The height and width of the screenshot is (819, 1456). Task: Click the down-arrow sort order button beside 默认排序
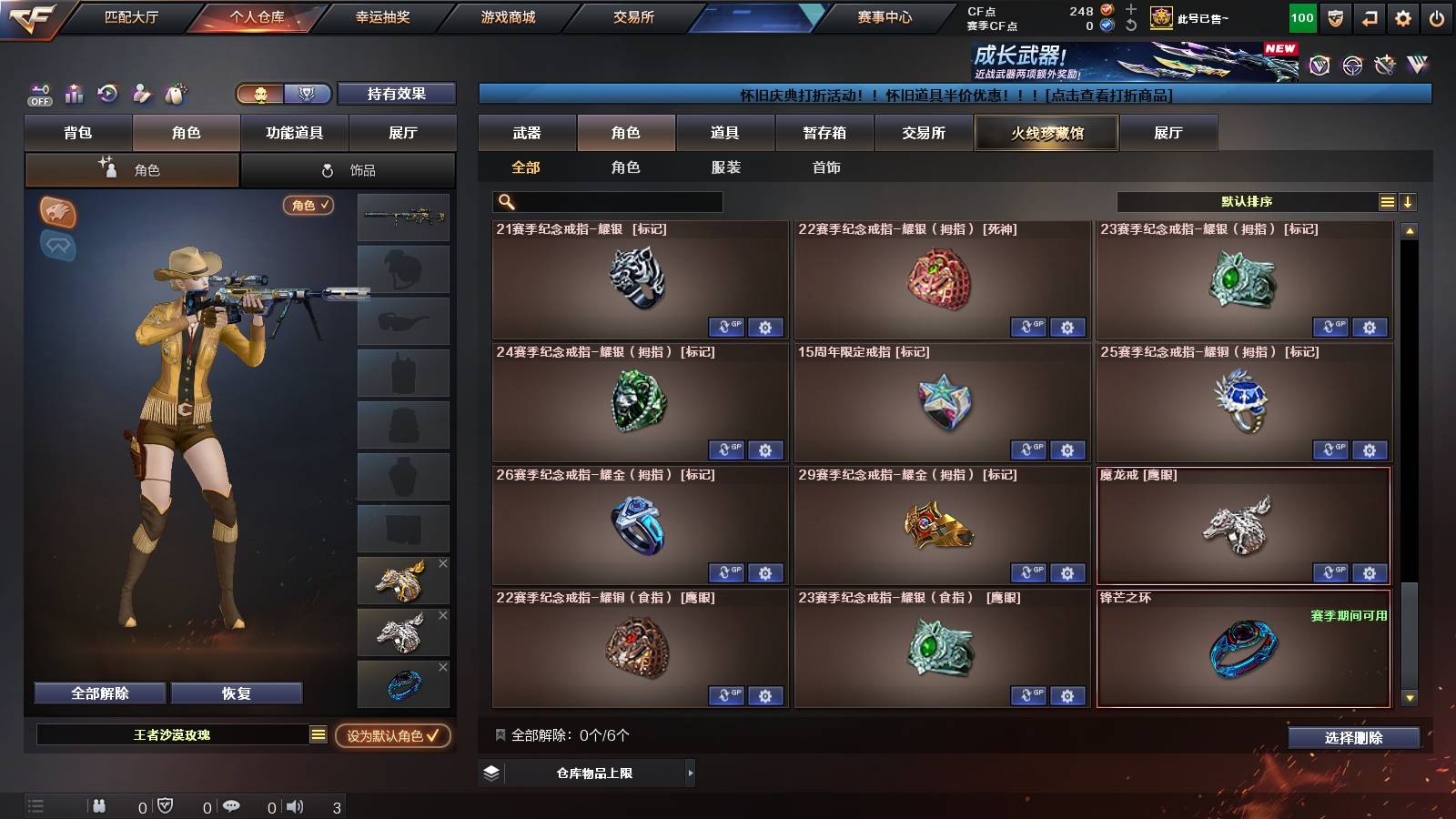[1409, 201]
